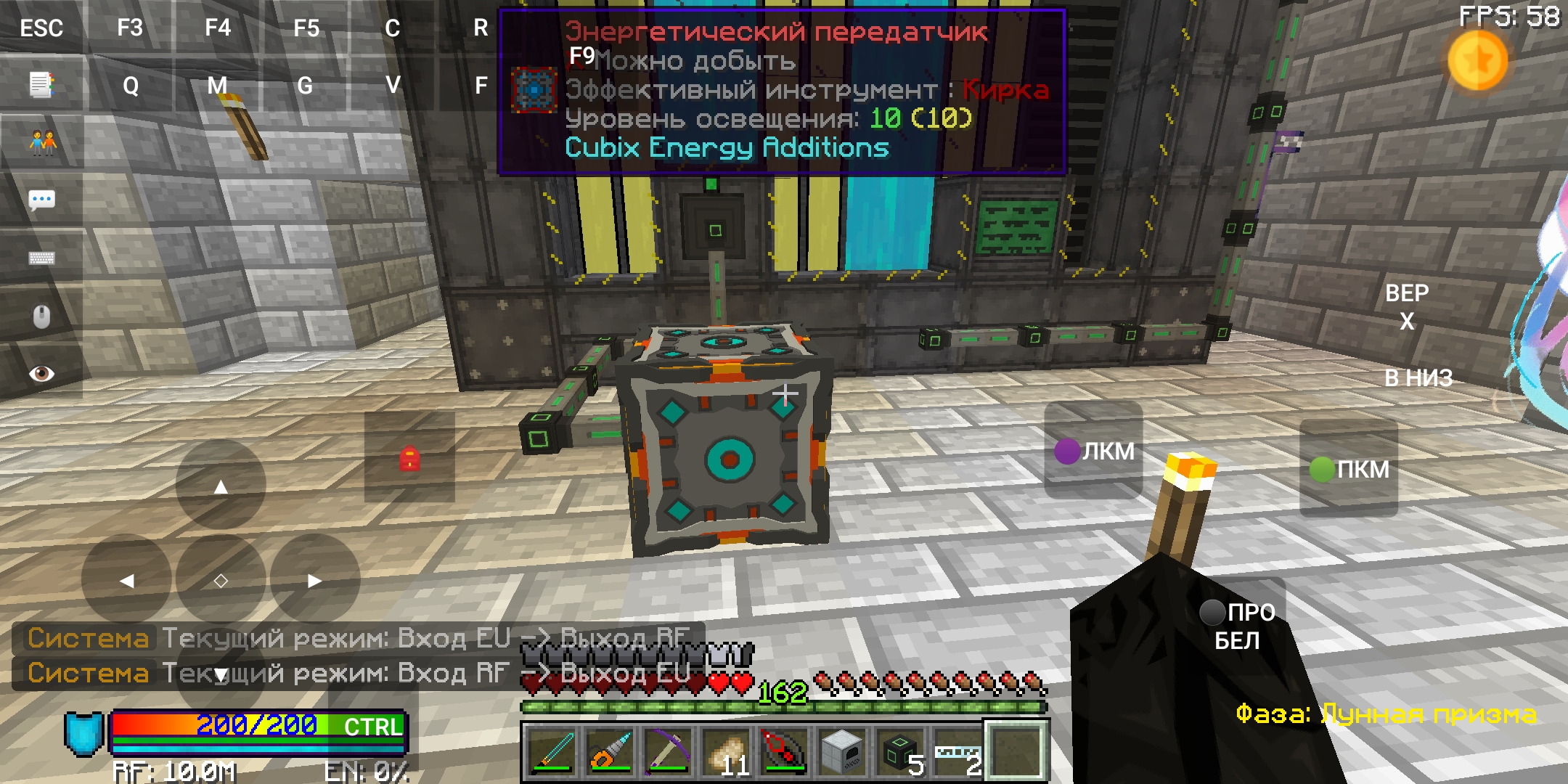Tap the ЛКМ left-click button
Screen dimensions: 1568x784
pyautogui.click(x=1094, y=451)
